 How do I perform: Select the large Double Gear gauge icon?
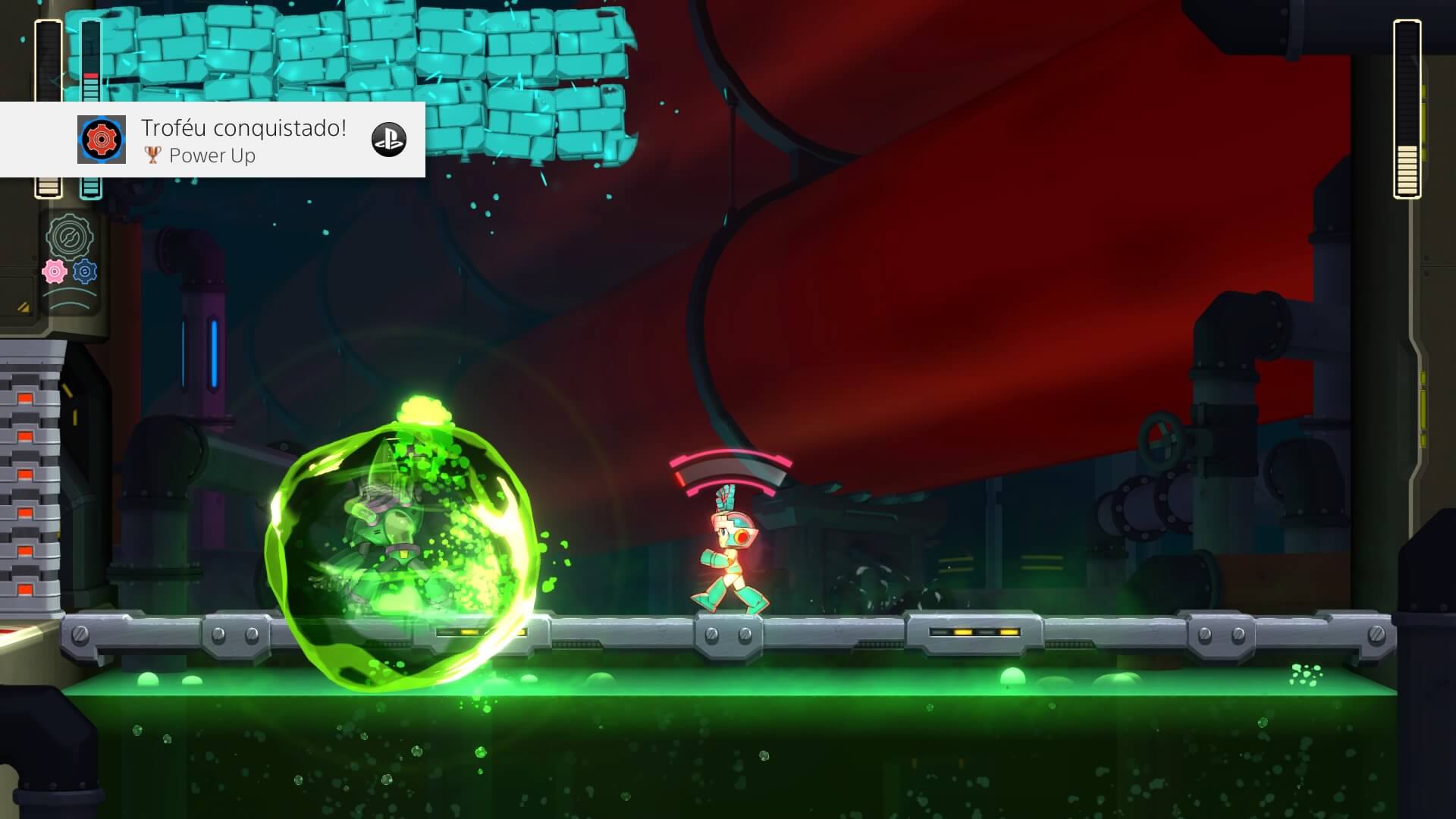[70, 237]
